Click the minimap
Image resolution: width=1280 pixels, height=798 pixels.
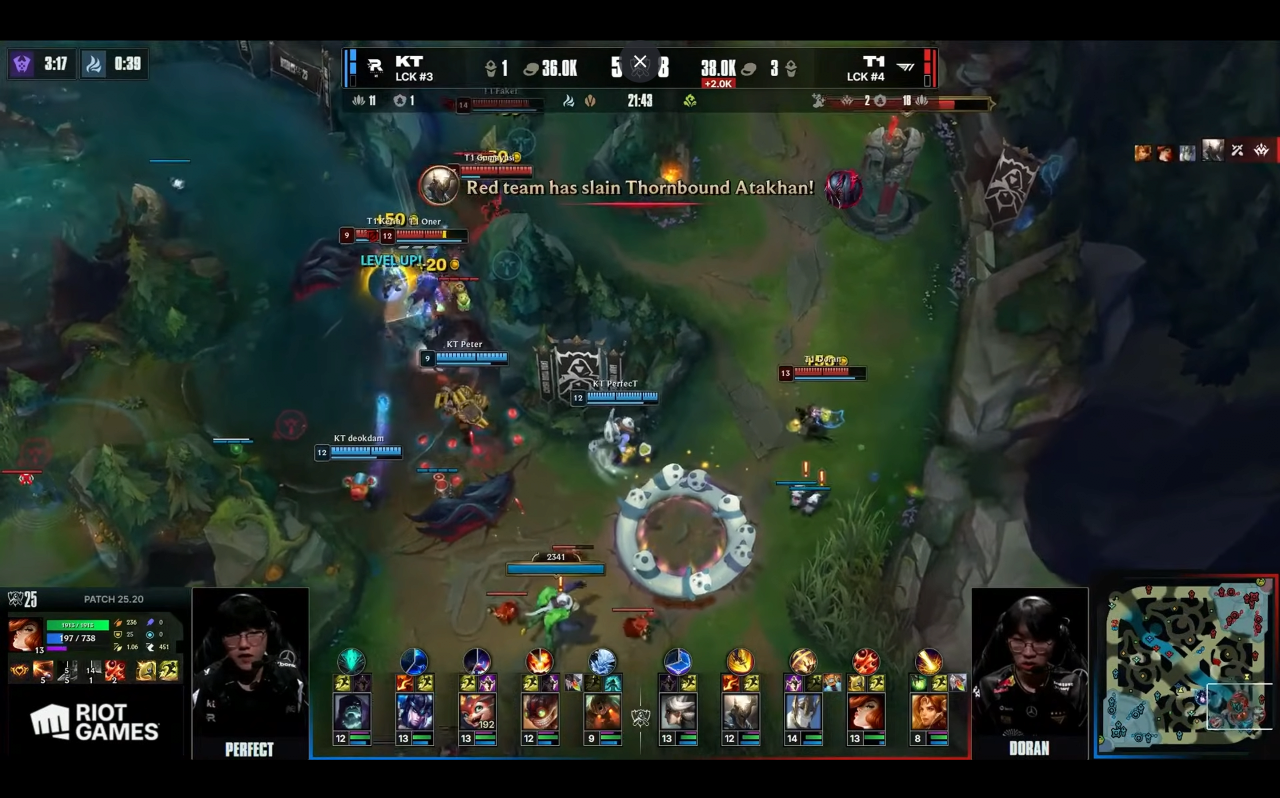1187,667
